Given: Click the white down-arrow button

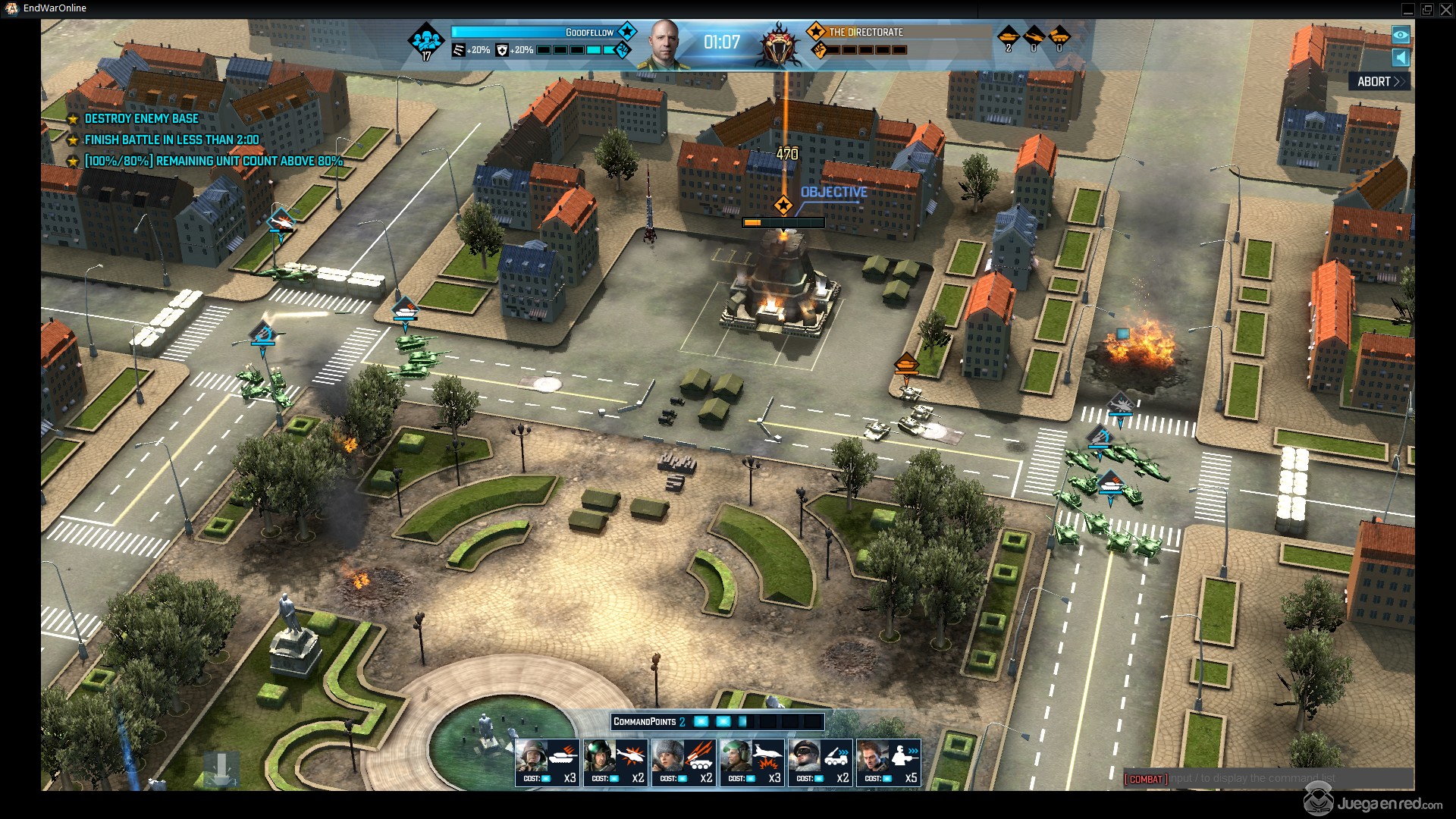Looking at the screenshot, I should (x=221, y=769).
